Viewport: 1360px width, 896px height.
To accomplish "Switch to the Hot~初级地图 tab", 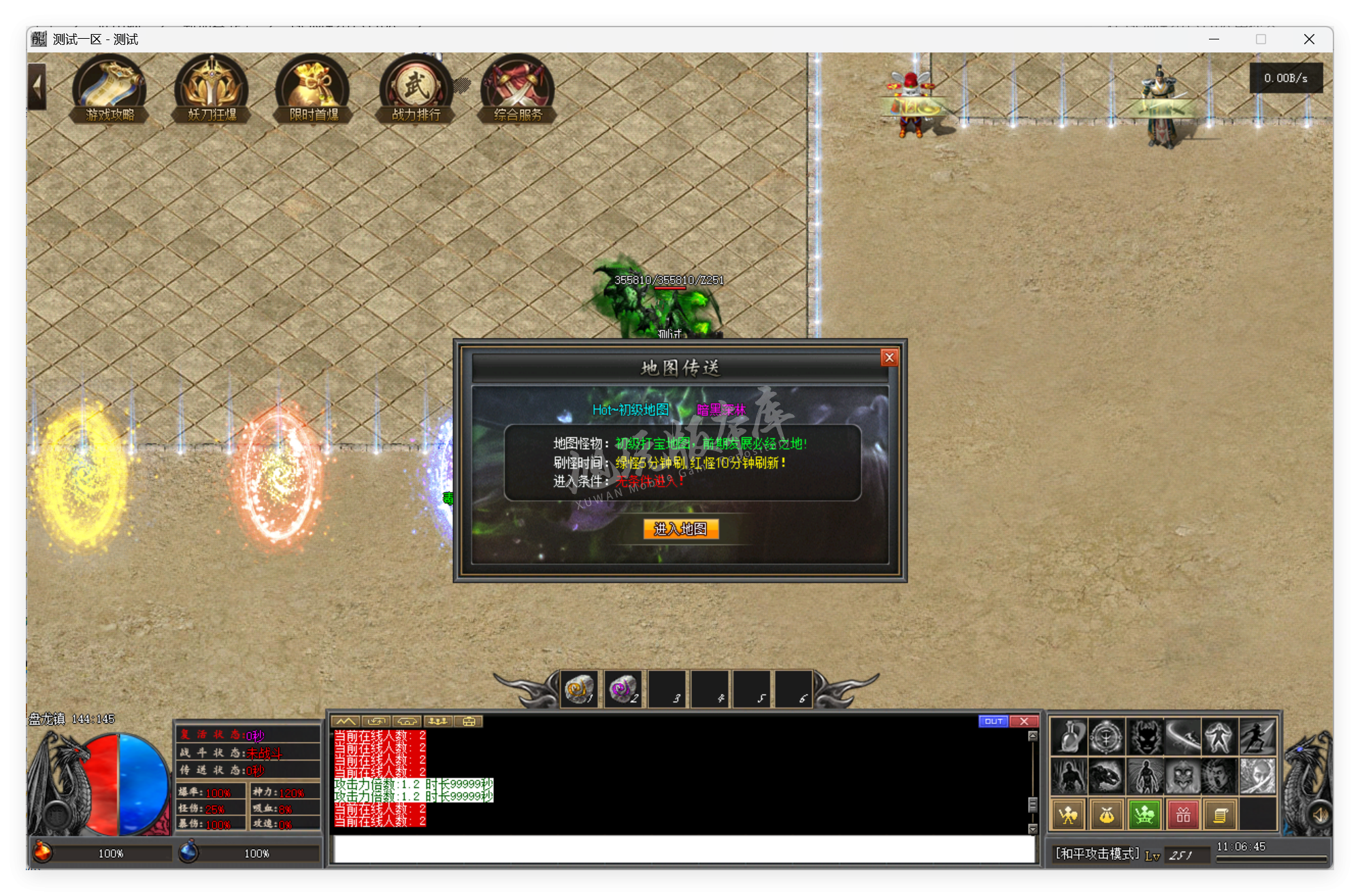I will click(631, 410).
